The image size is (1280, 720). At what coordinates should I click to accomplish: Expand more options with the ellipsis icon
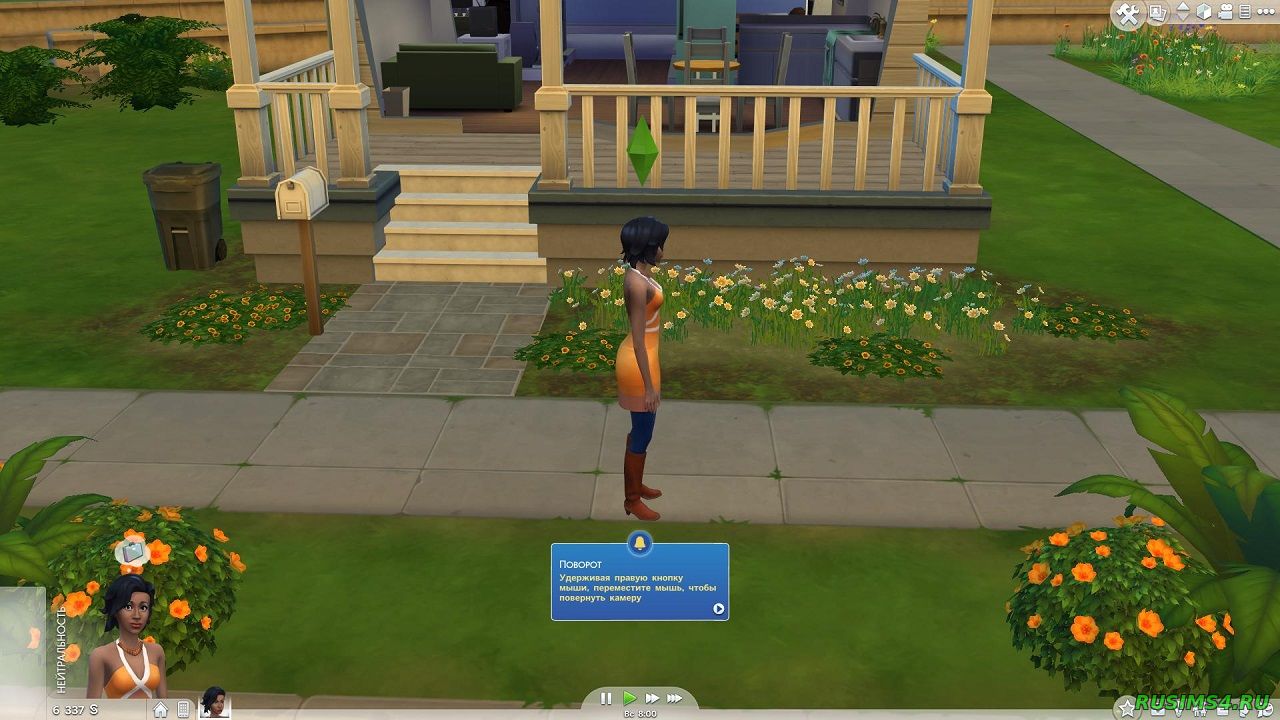point(1265,12)
